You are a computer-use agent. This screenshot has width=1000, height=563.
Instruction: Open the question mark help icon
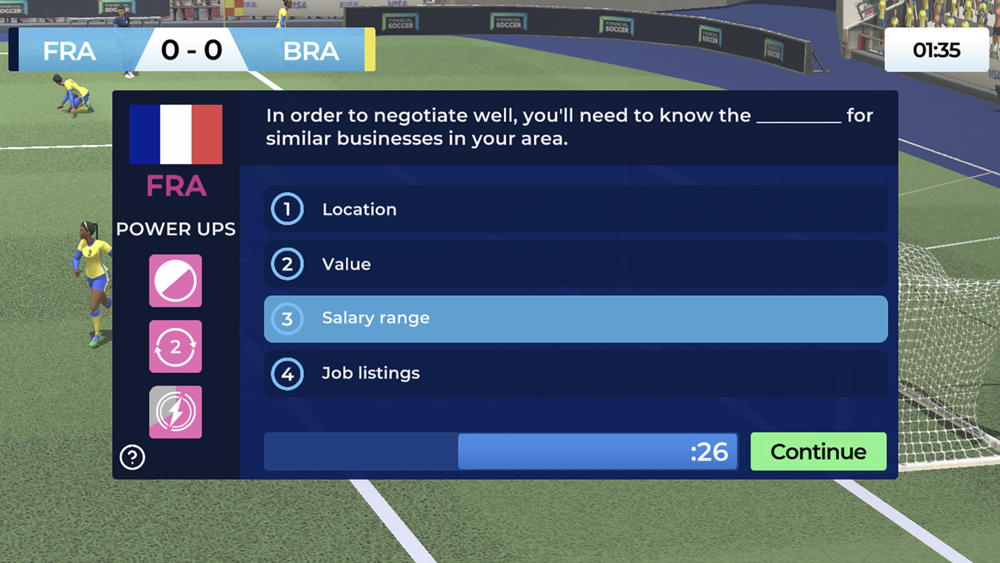(x=132, y=457)
